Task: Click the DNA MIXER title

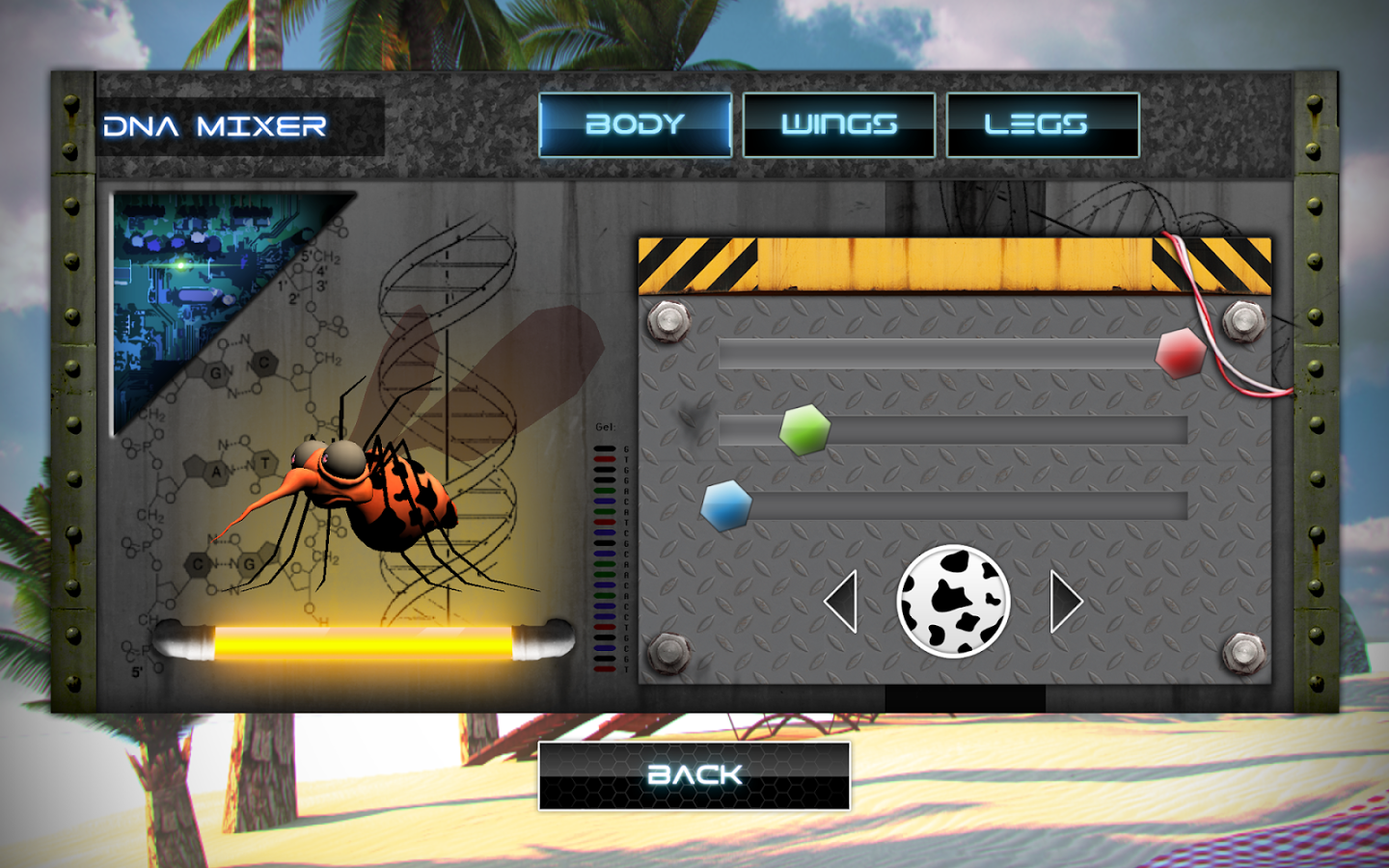Action: [x=214, y=125]
